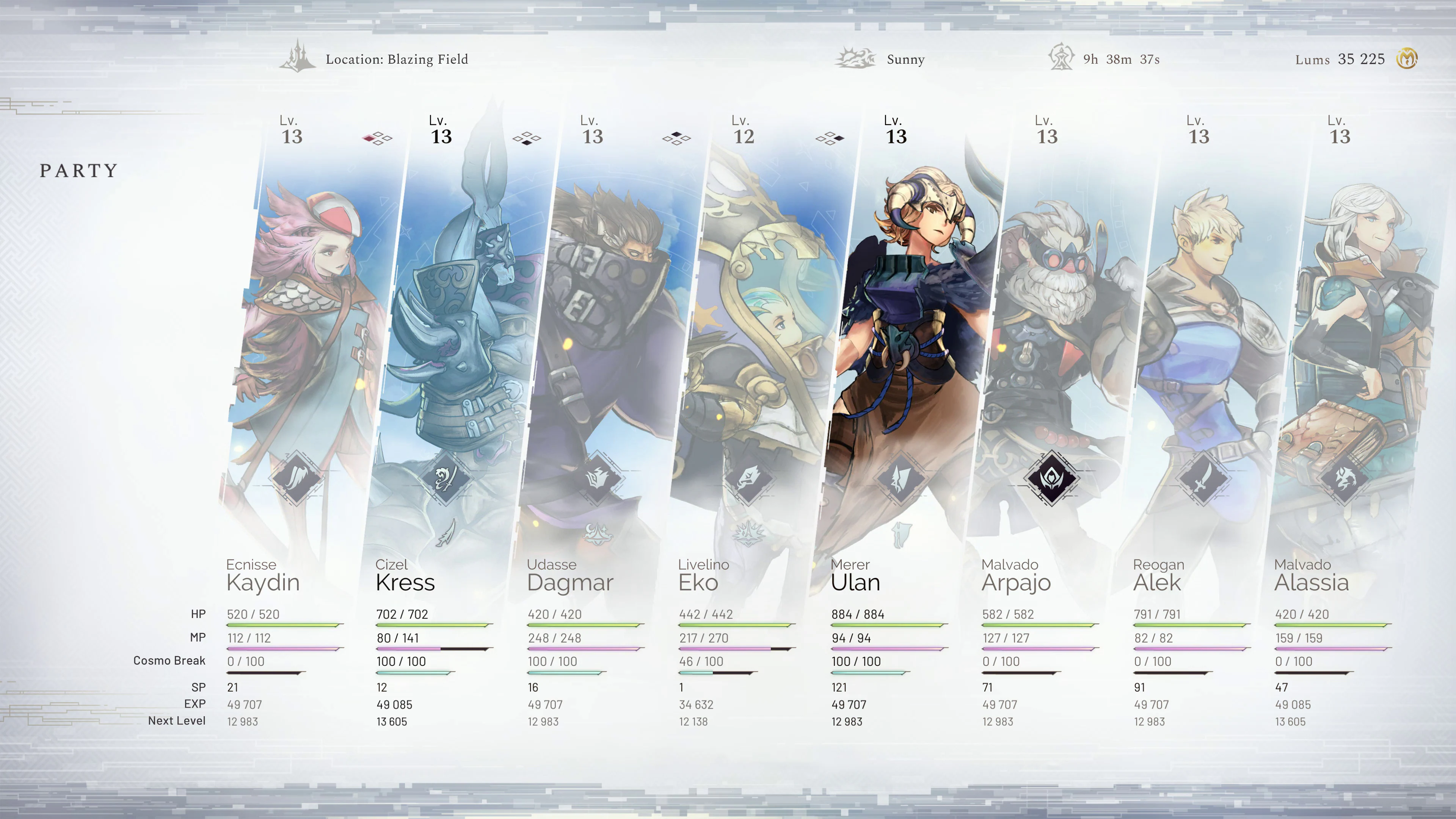
Task: Select Merer Ulan's name label
Action: [855, 583]
